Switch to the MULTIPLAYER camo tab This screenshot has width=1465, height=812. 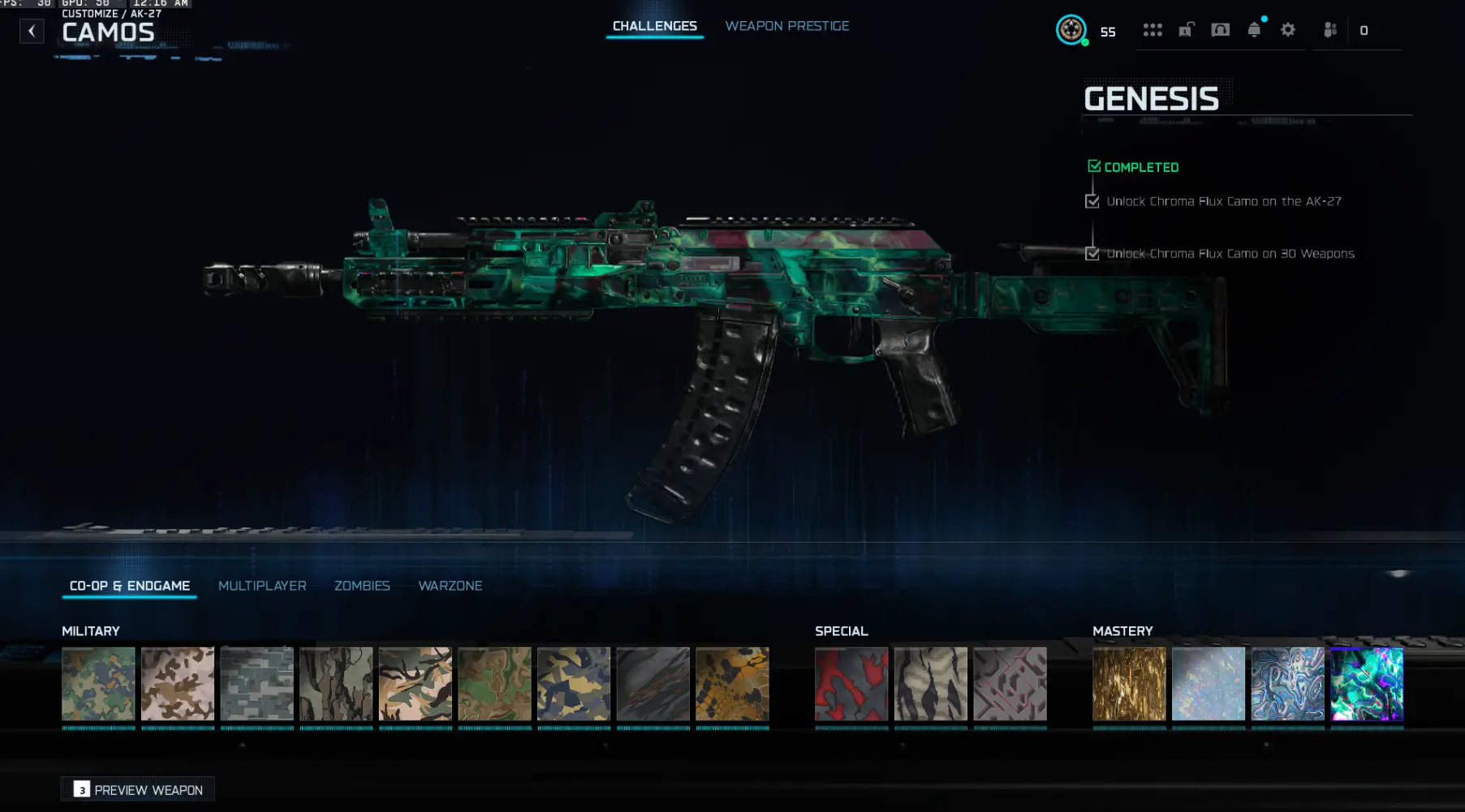(x=262, y=586)
